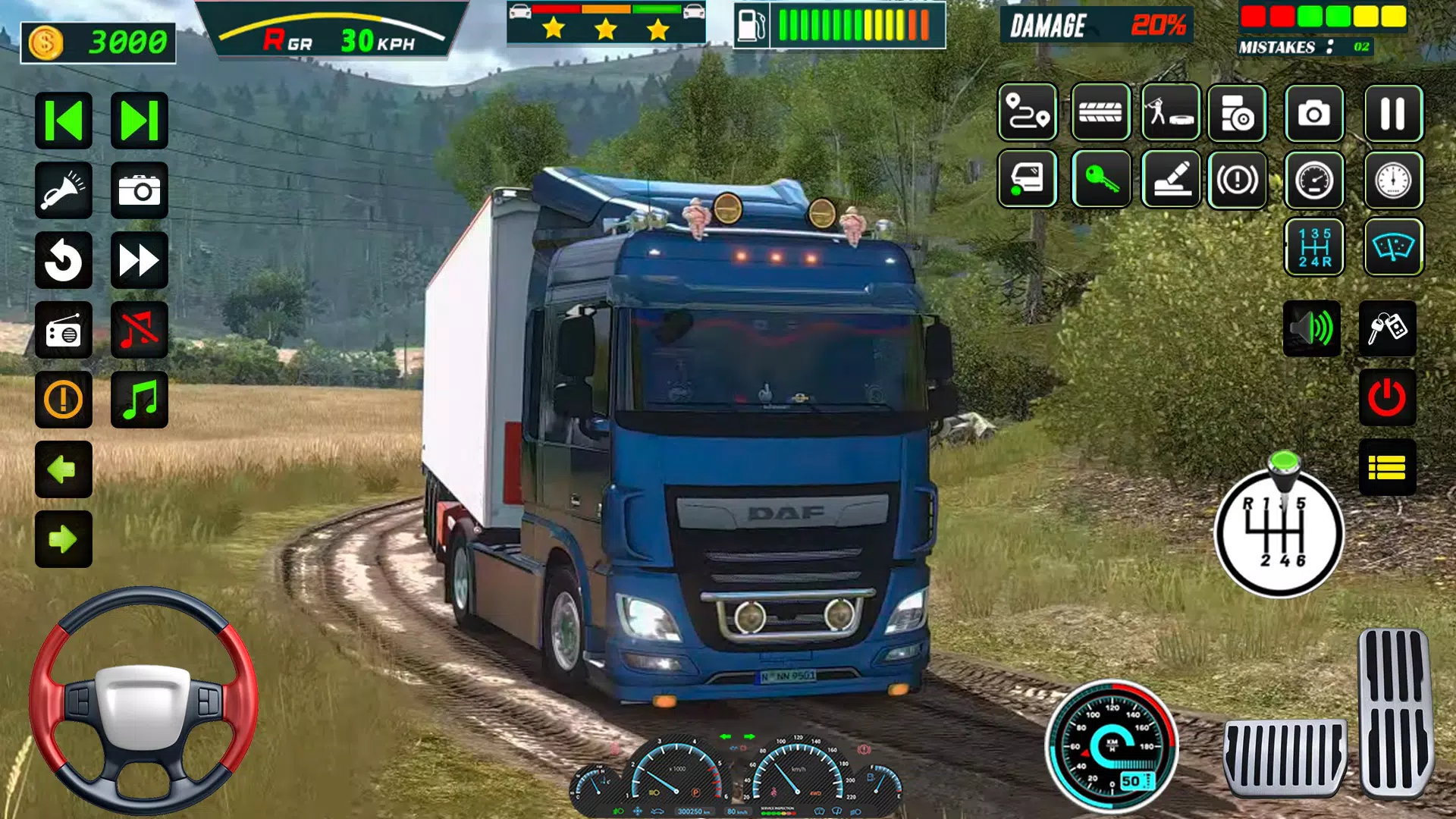Switch off engine with red power button
This screenshot has width=1456, height=819.
point(1387,397)
